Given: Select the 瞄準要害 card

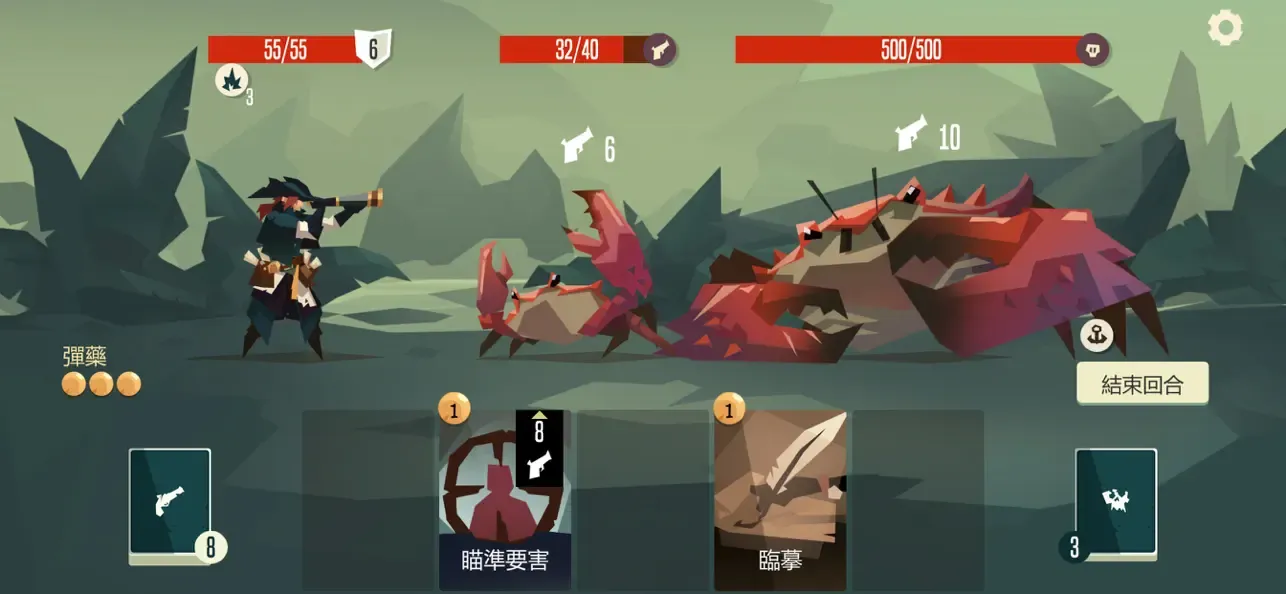Looking at the screenshot, I should coord(505,500).
